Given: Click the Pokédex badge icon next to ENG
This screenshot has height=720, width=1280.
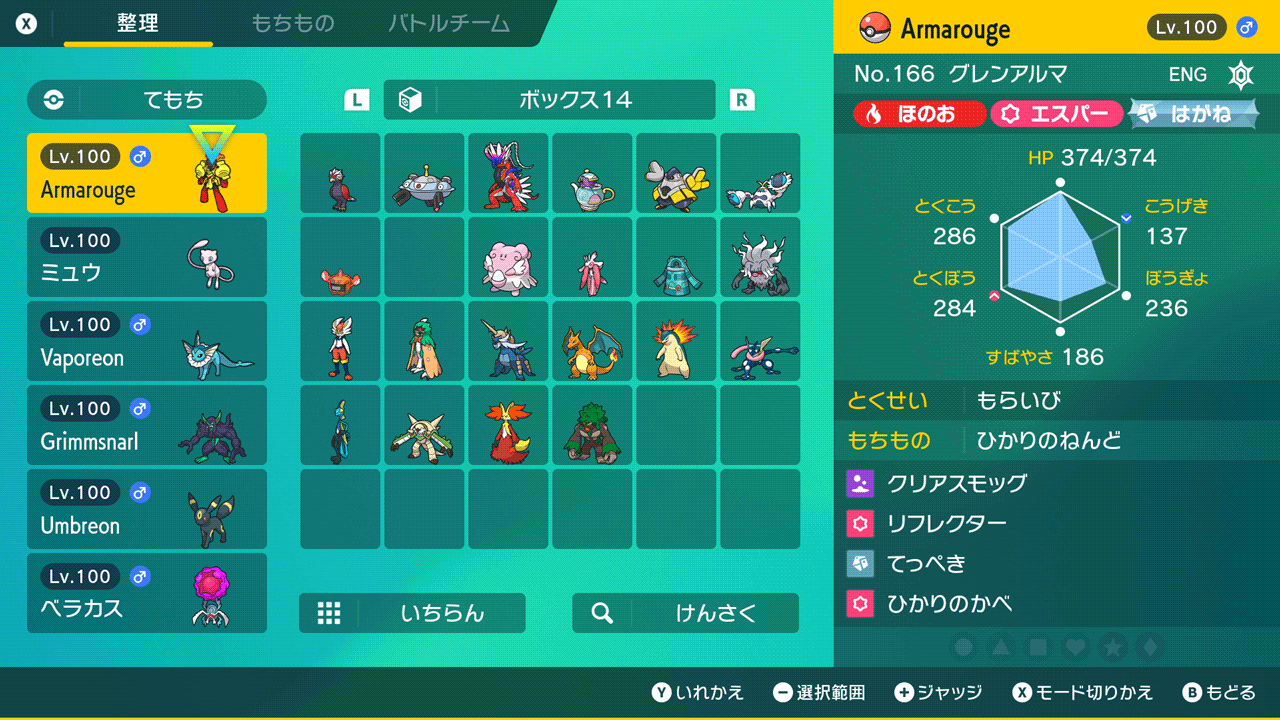Looking at the screenshot, I should tap(1241, 74).
